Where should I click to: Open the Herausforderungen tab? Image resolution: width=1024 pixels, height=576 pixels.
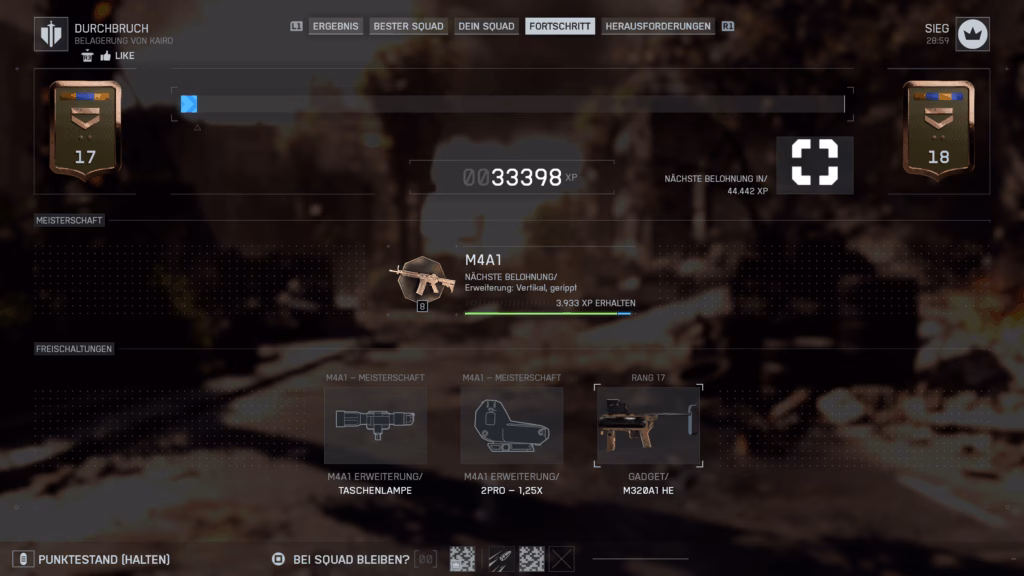[x=658, y=26]
